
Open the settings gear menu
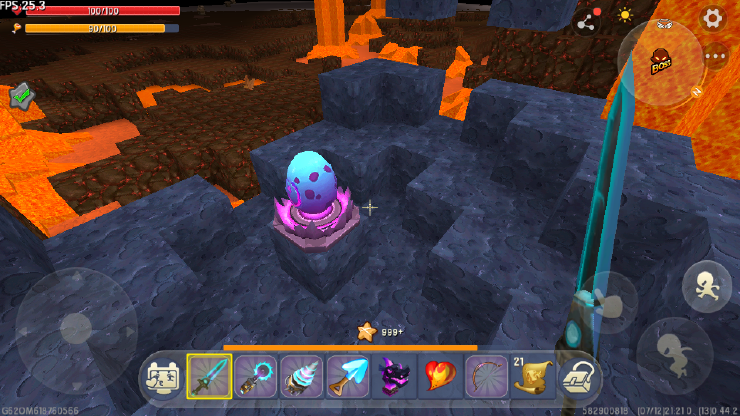click(x=712, y=17)
